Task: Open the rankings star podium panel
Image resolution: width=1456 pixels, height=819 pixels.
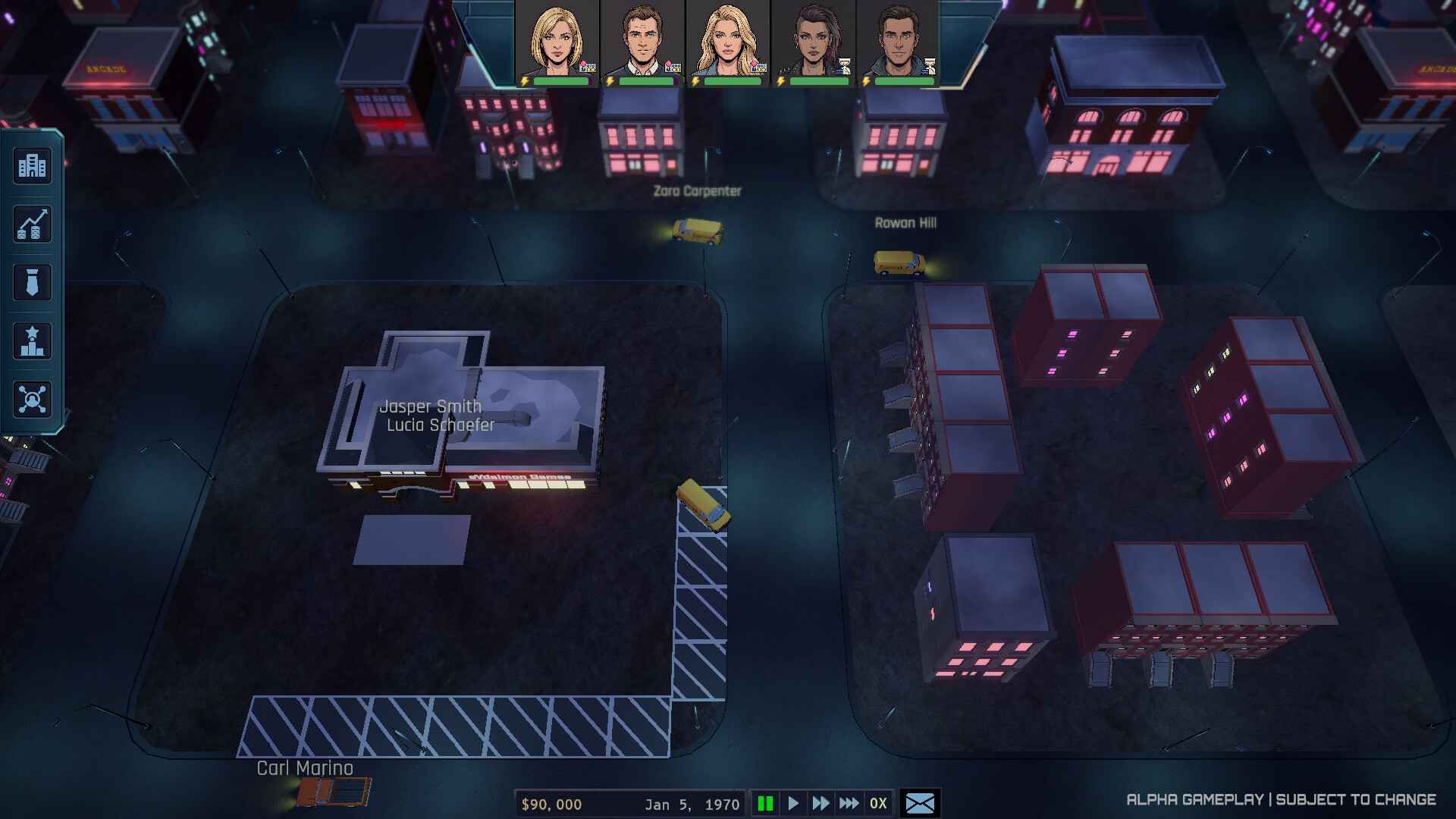Action: 31,340
